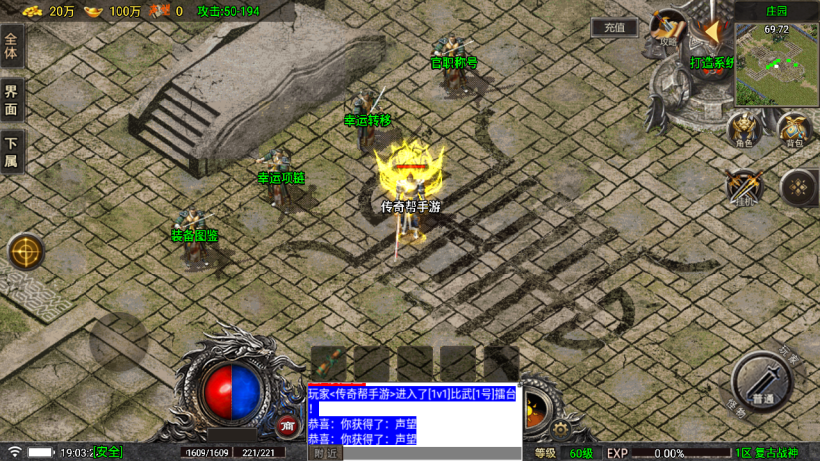Open the 充值 recharge shop
Screen dimensions: 820x461
[x=613, y=28]
